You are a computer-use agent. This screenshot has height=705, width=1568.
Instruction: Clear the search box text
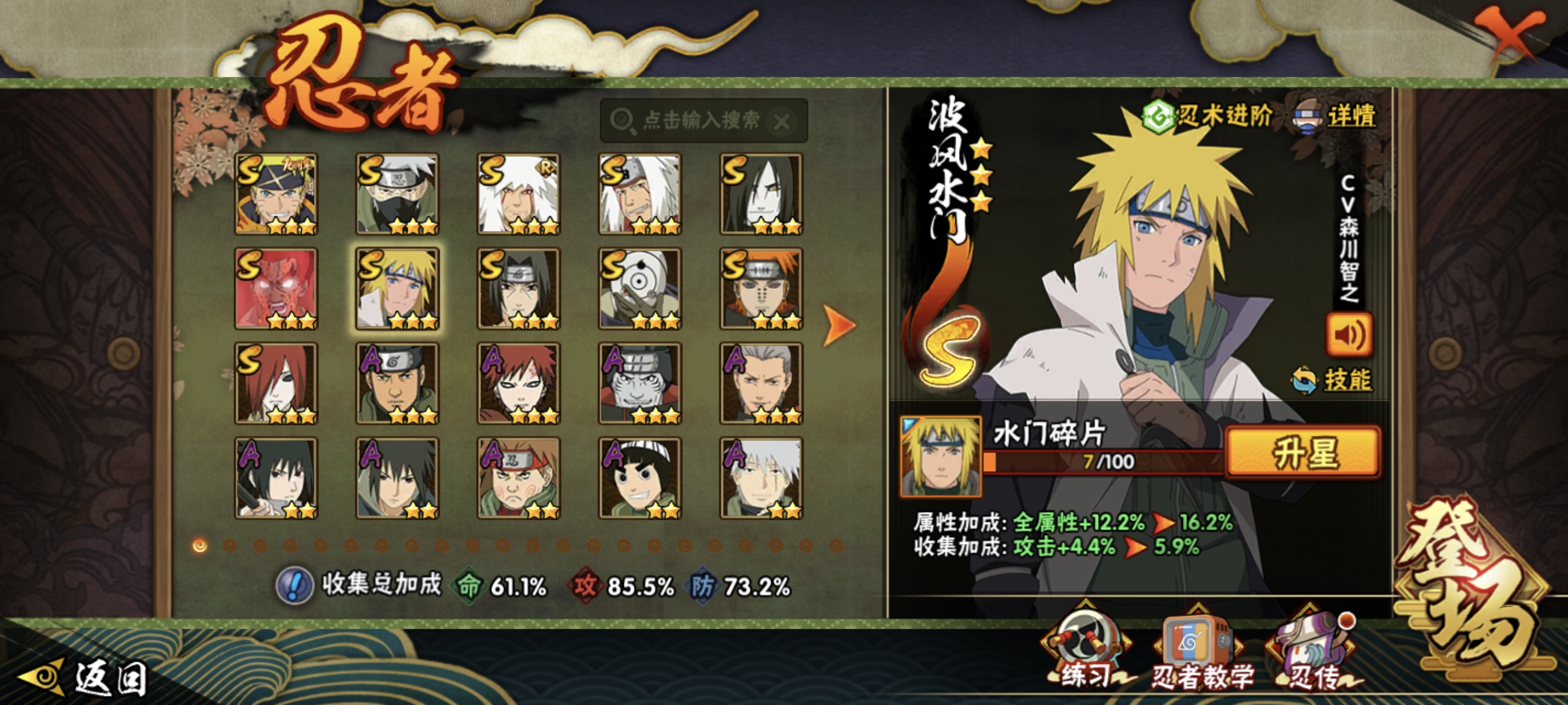782,122
